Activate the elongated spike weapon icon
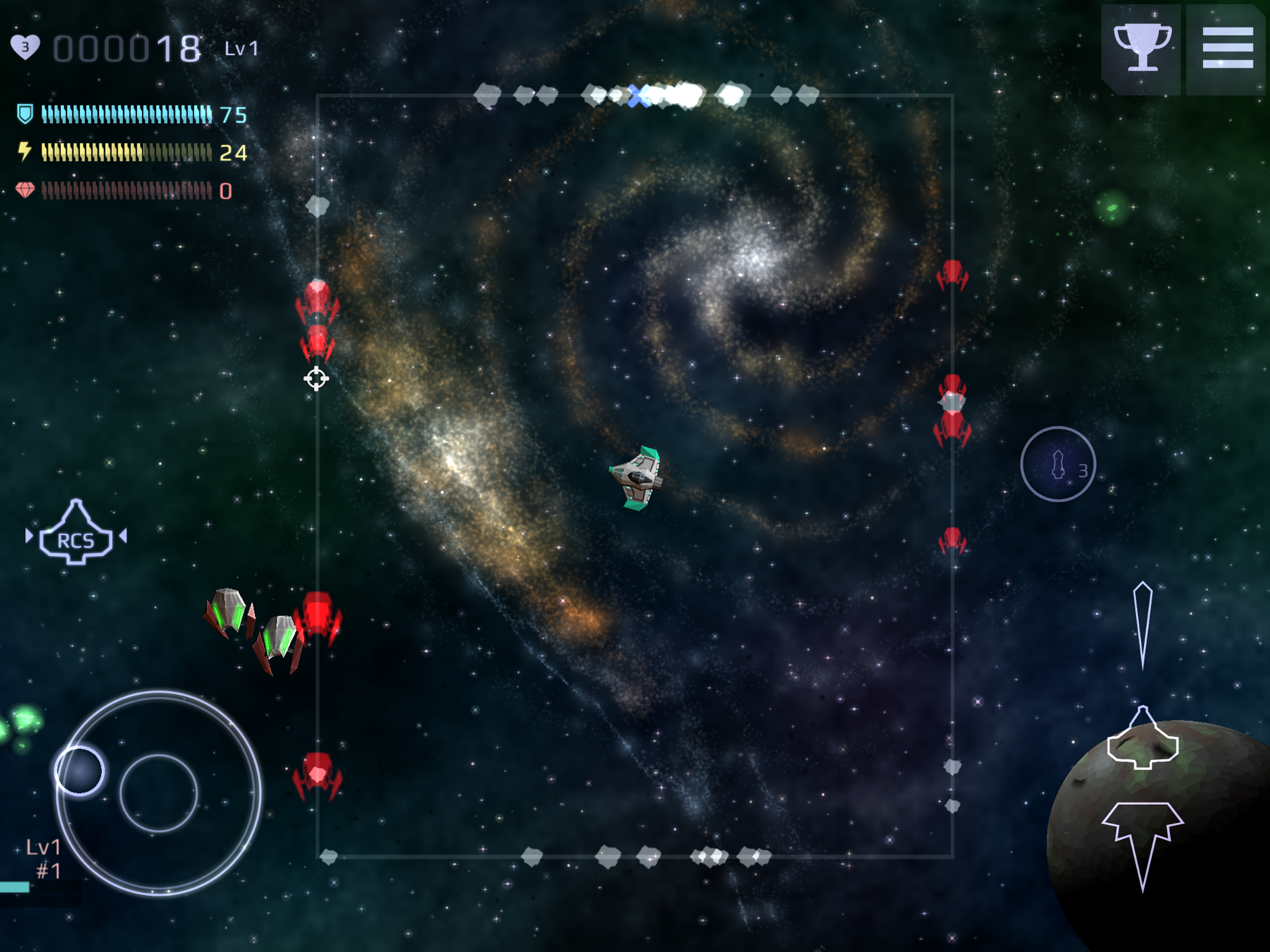 (x=1143, y=625)
